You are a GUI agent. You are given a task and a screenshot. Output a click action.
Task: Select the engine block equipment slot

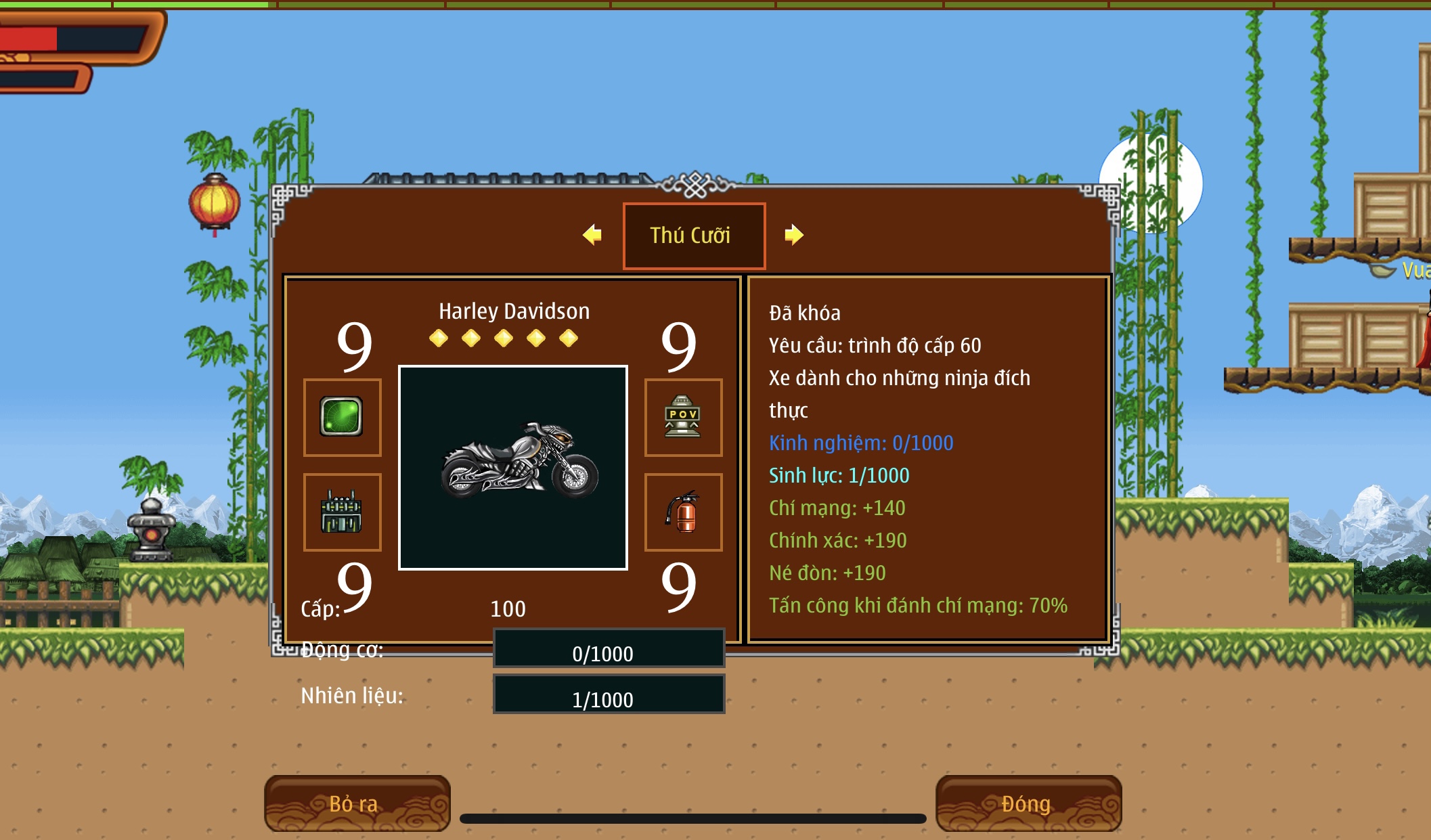pos(342,512)
